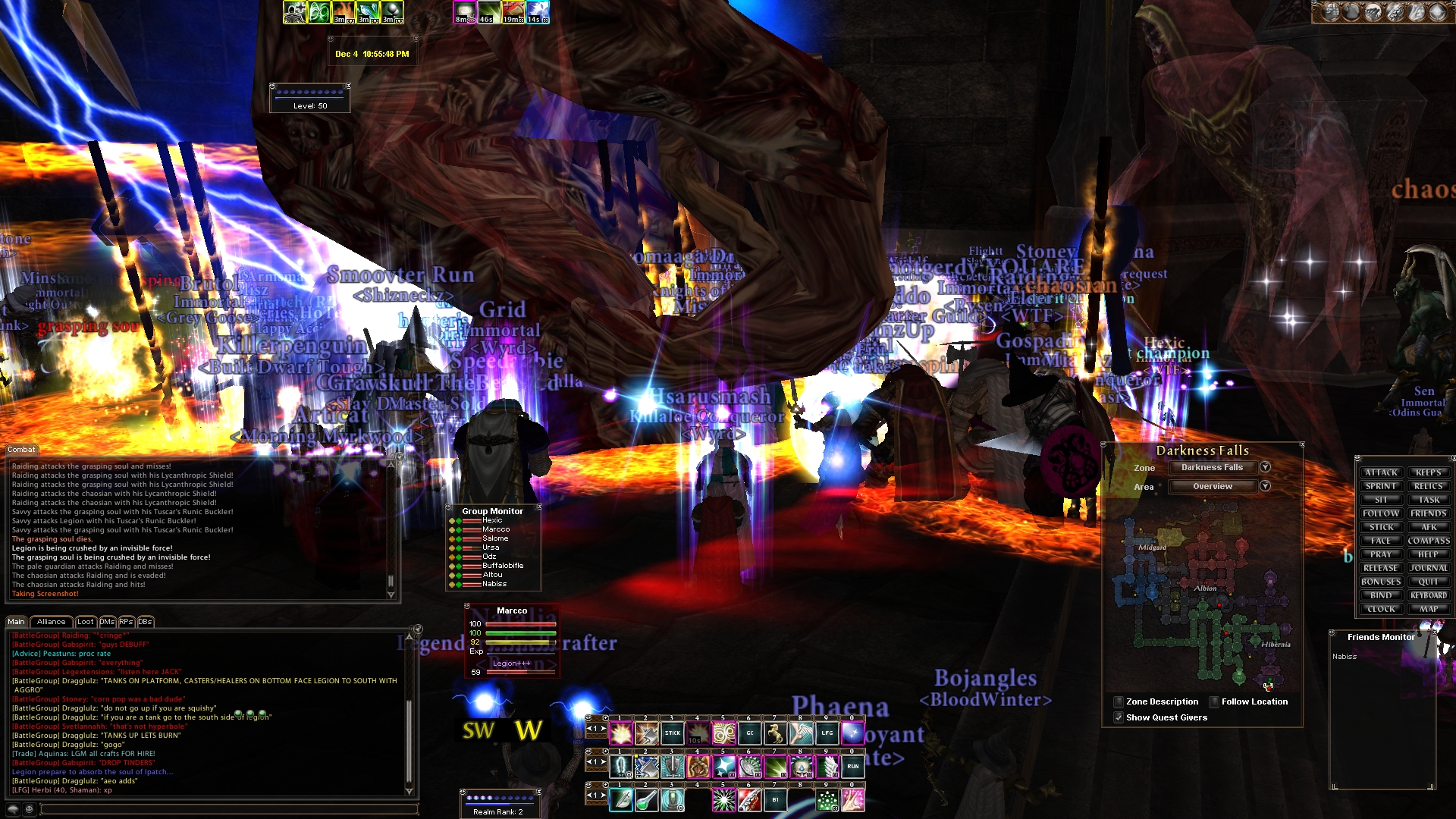
Task: Click the chat text input field
Action: pyautogui.click(x=227, y=809)
